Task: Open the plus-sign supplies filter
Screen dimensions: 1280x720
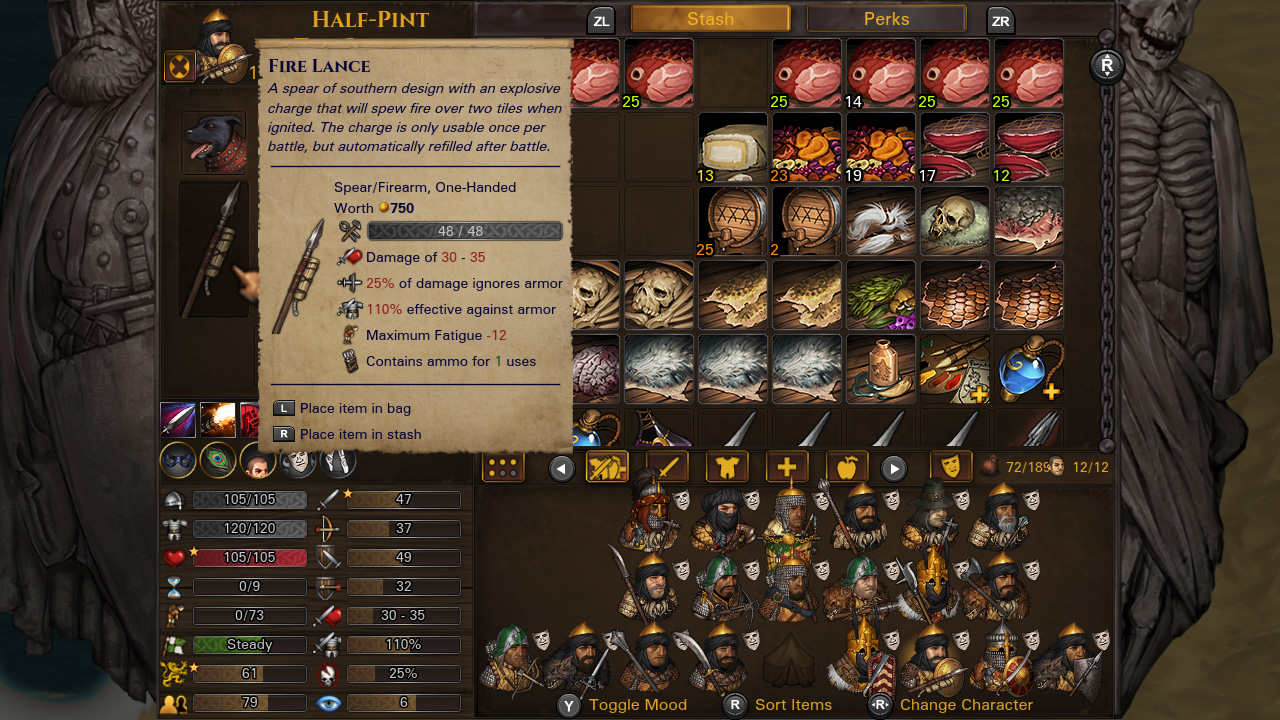Action: pyautogui.click(x=787, y=466)
